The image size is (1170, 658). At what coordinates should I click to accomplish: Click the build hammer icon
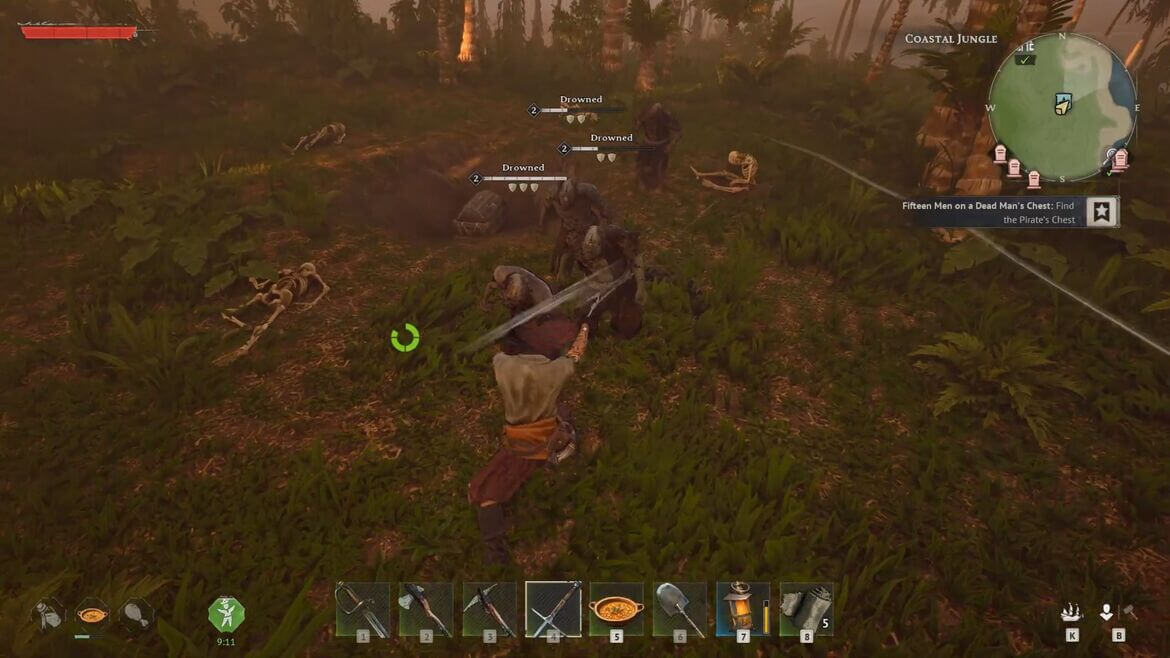pyautogui.click(x=1130, y=612)
